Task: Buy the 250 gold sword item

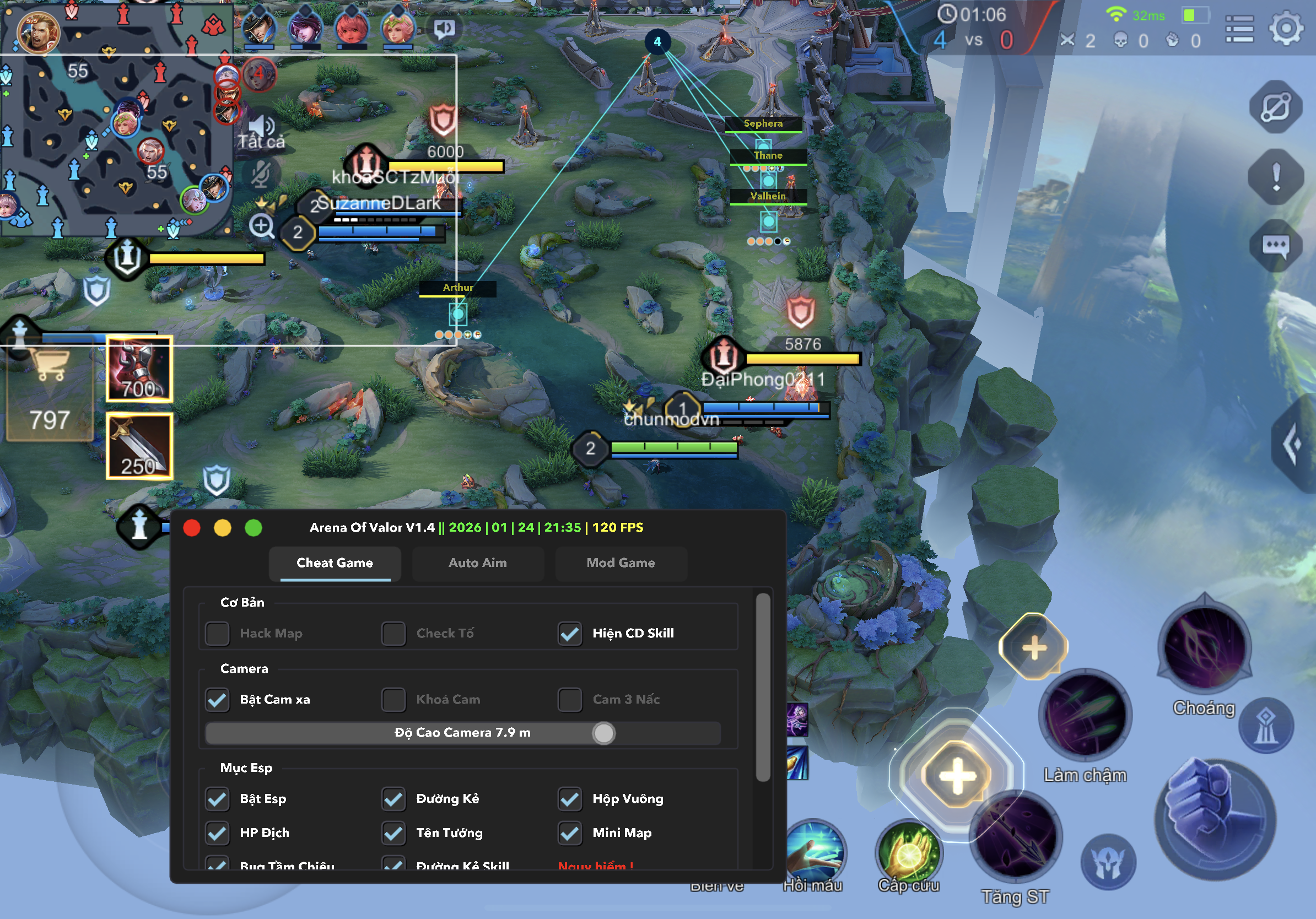Action: pyautogui.click(x=139, y=445)
